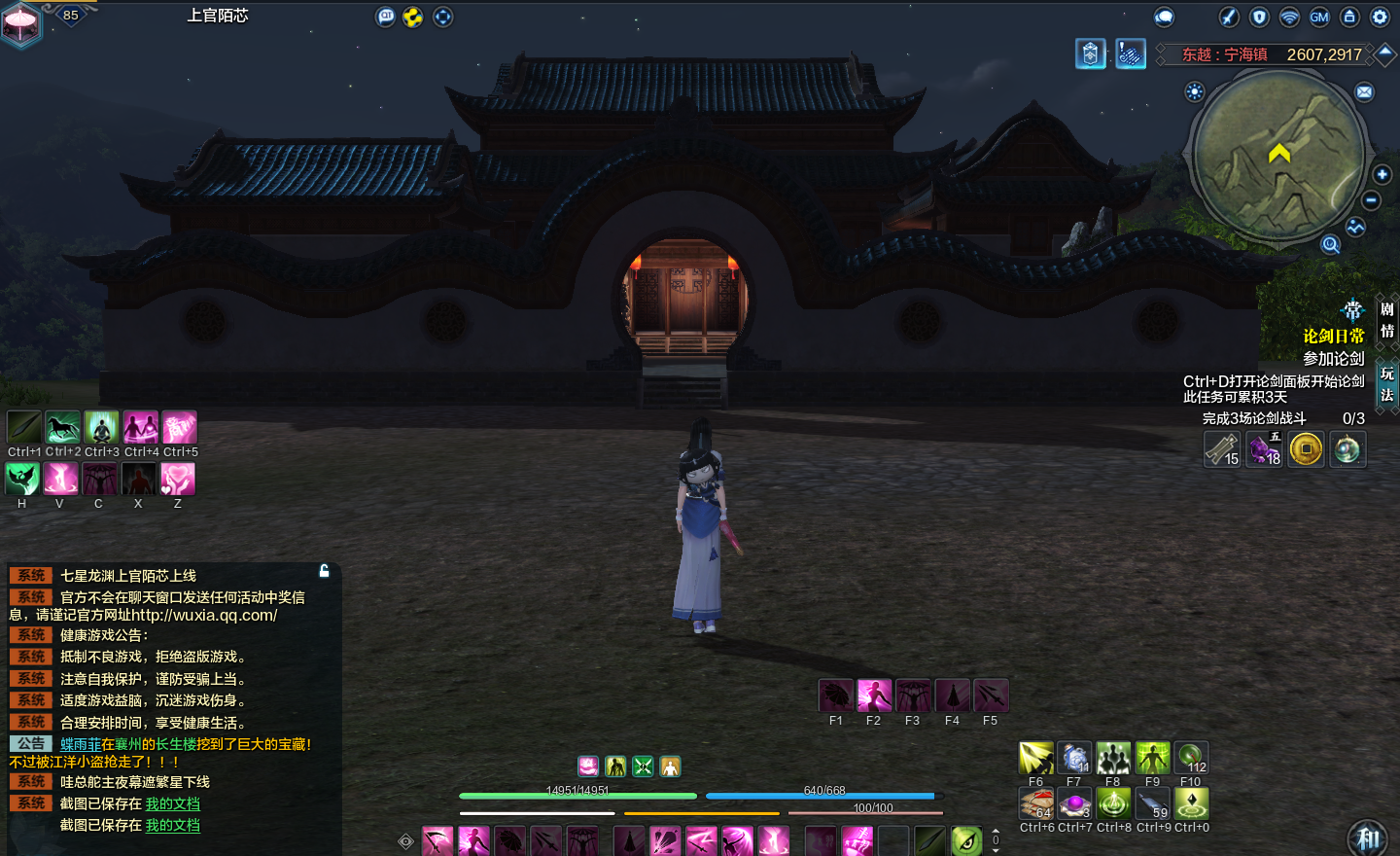Zoom out the minimap with minus button

click(1371, 200)
